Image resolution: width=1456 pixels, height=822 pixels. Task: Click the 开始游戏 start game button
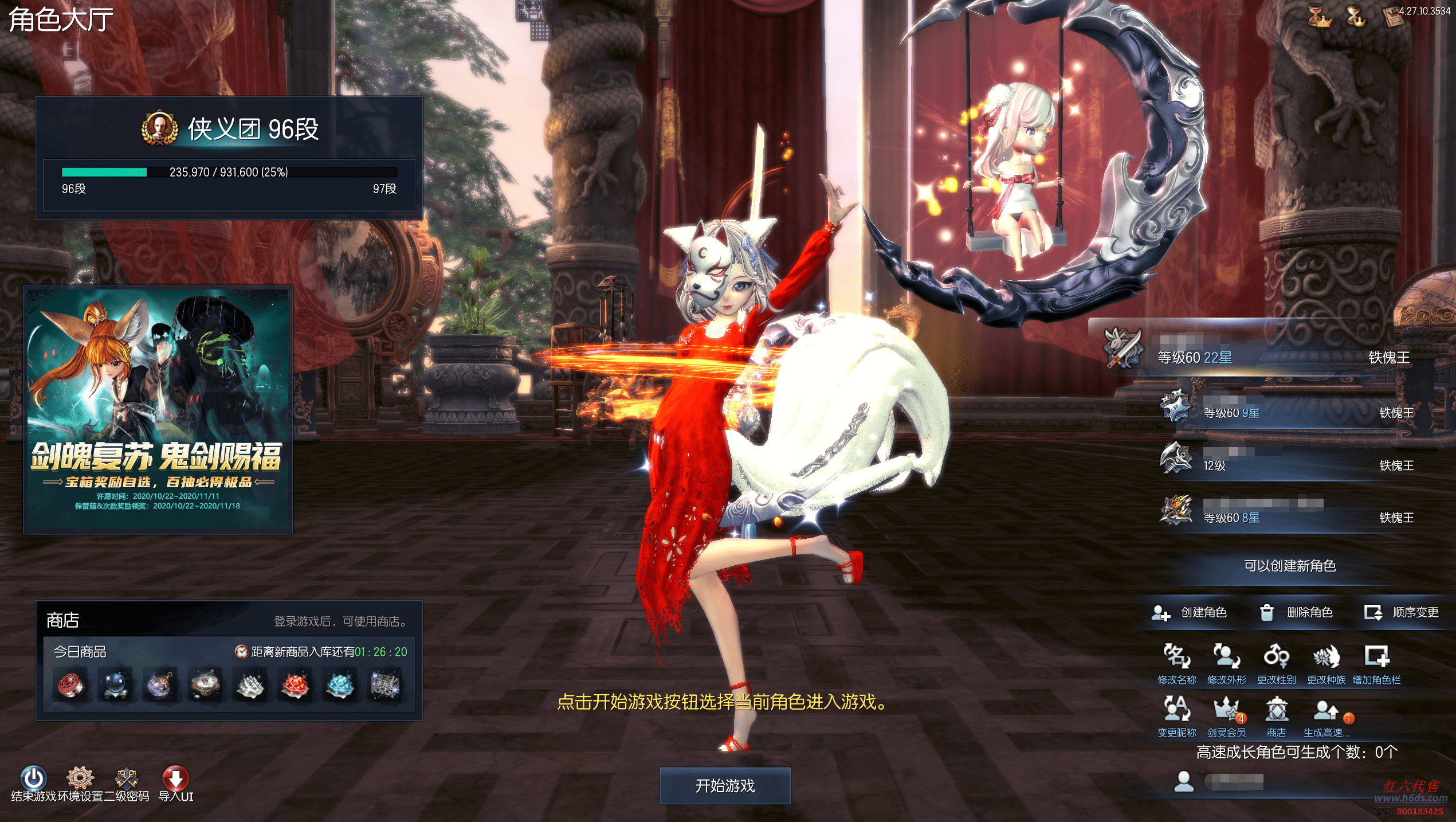tap(725, 785)
